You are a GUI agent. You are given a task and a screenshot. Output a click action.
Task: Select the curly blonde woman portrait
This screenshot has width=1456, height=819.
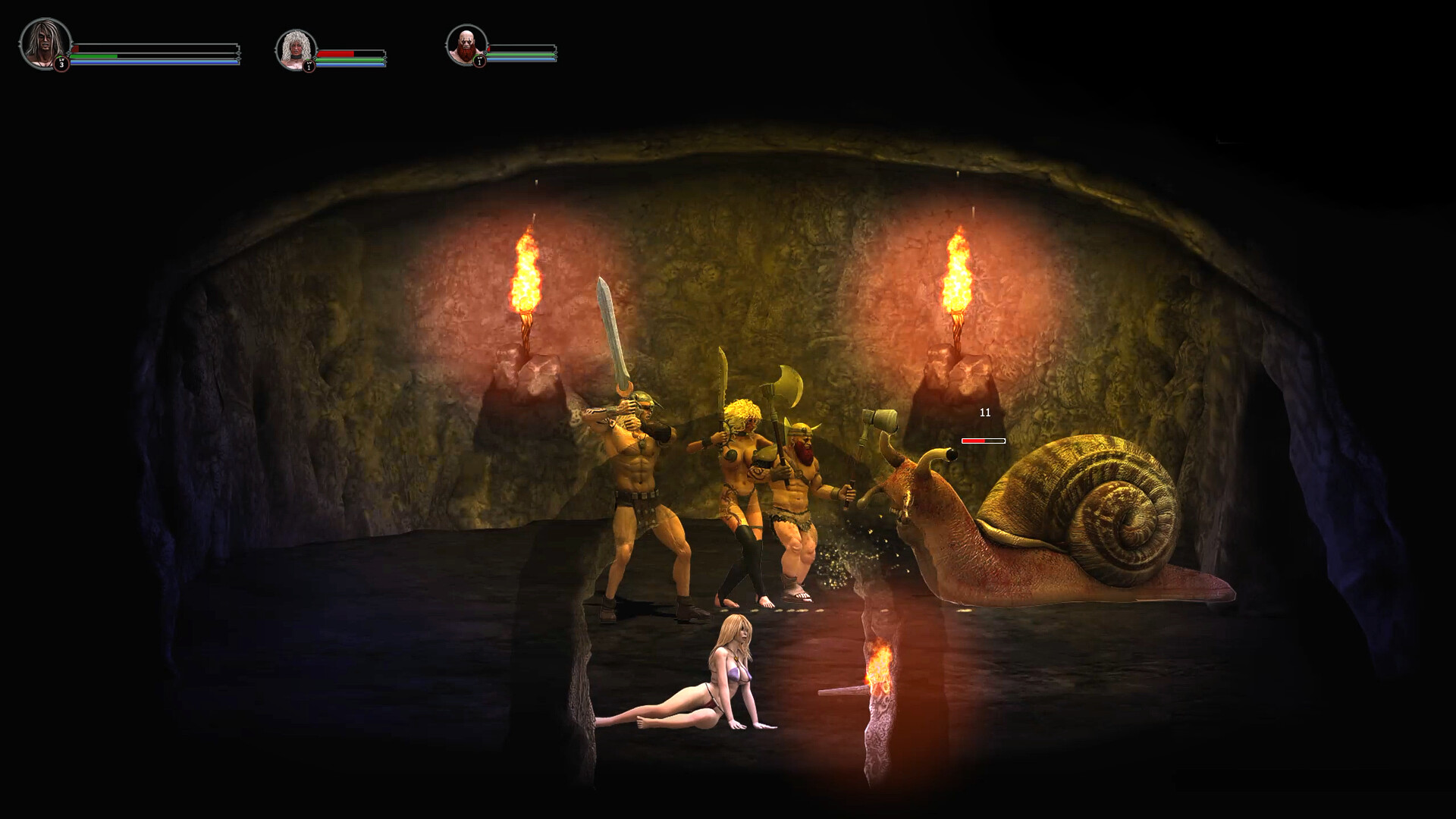pos(295,49)
